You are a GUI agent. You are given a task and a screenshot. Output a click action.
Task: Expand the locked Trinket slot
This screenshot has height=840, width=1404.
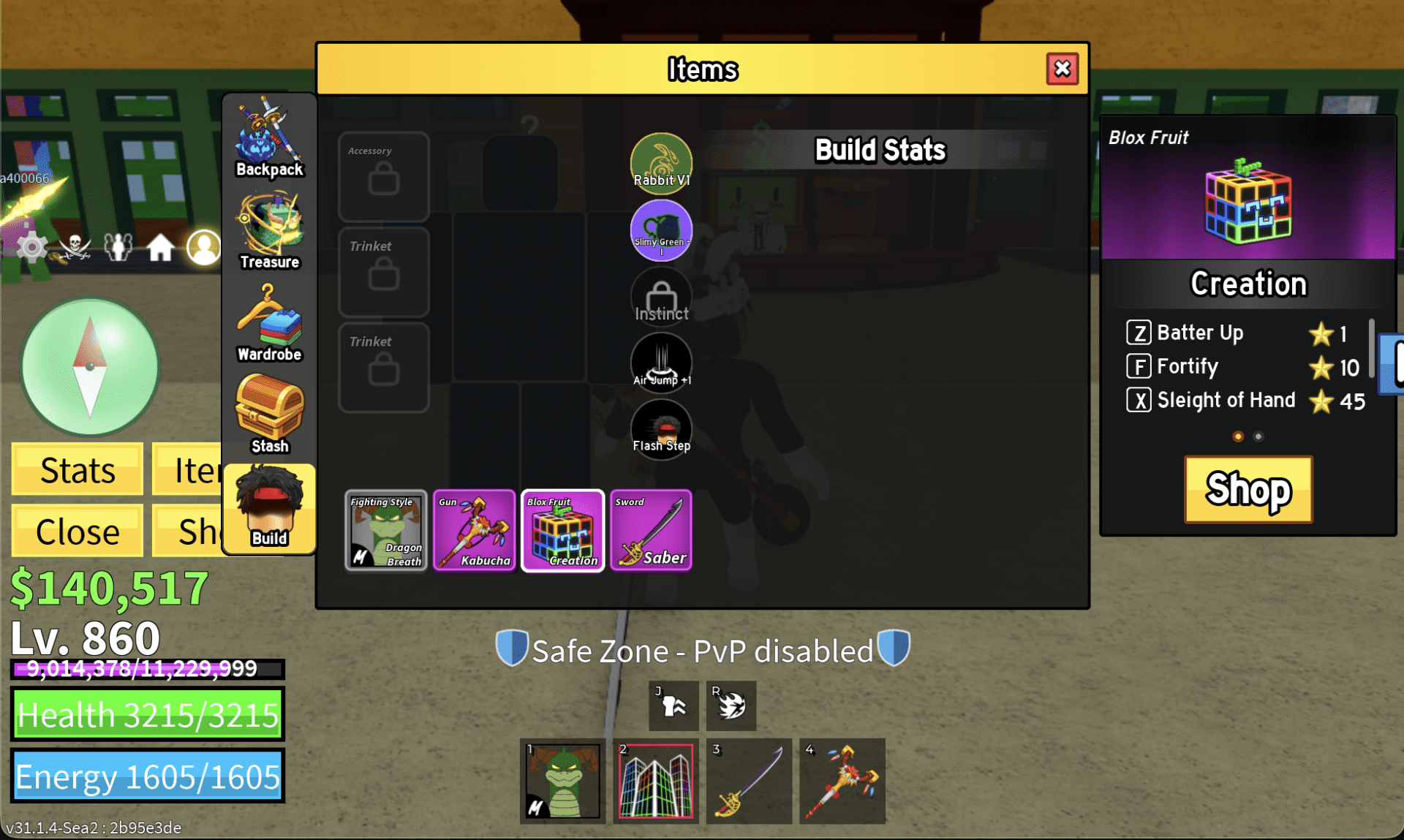tap(383, 271)
